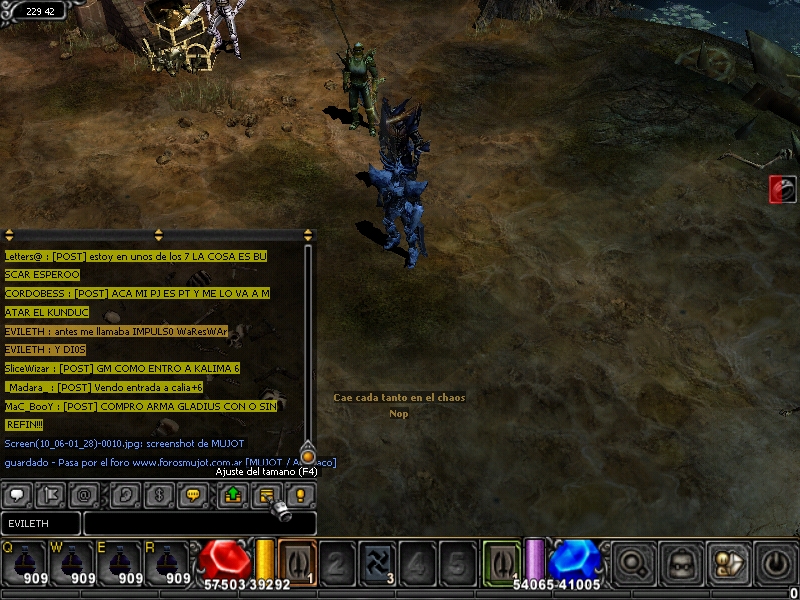Toggle the @ guild chat button
800x600 pixels.
click(85, 495)
